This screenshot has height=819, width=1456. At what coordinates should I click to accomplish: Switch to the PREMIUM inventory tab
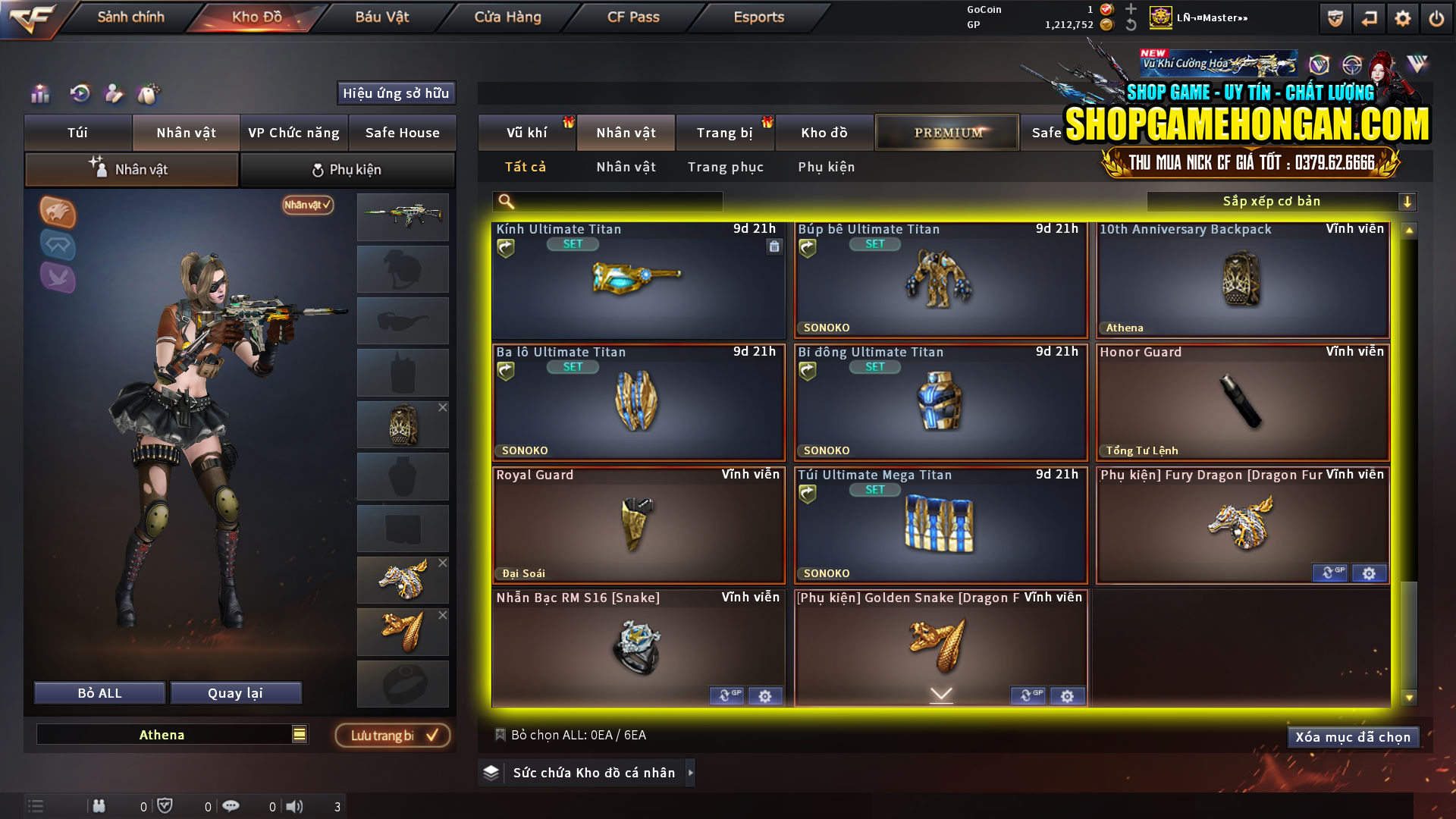point(946,132)
